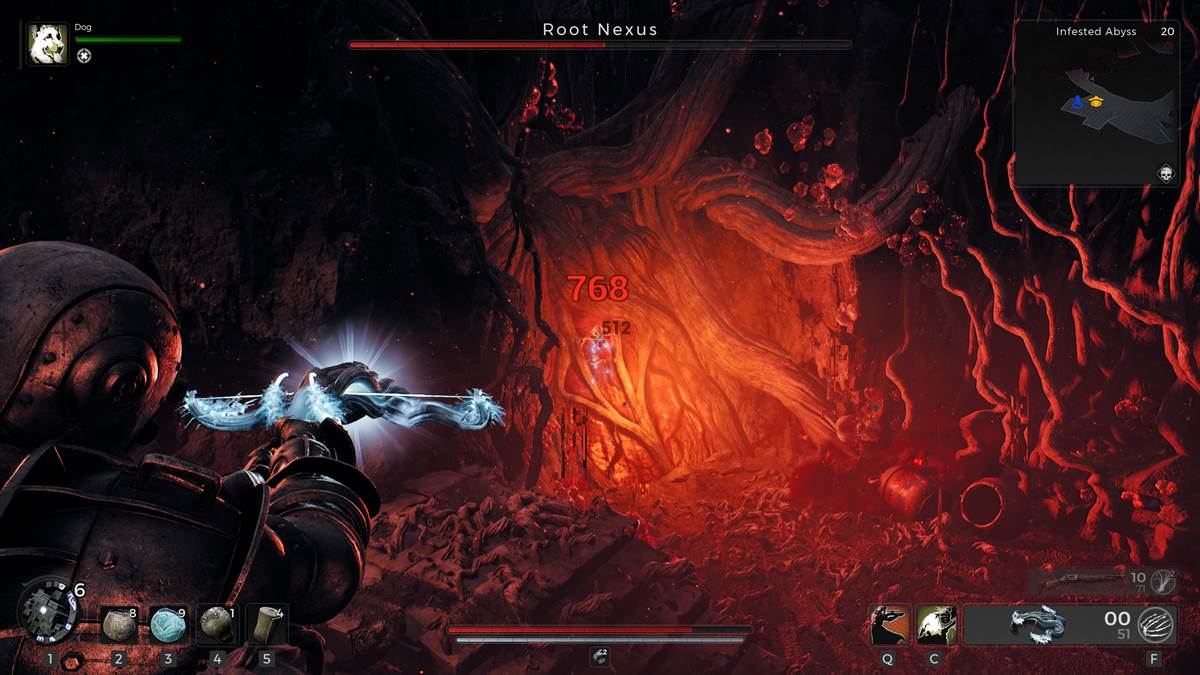Activate the handler dog skill icon
The width and height of the screenshot is (1200, 675).
[936, 625]
